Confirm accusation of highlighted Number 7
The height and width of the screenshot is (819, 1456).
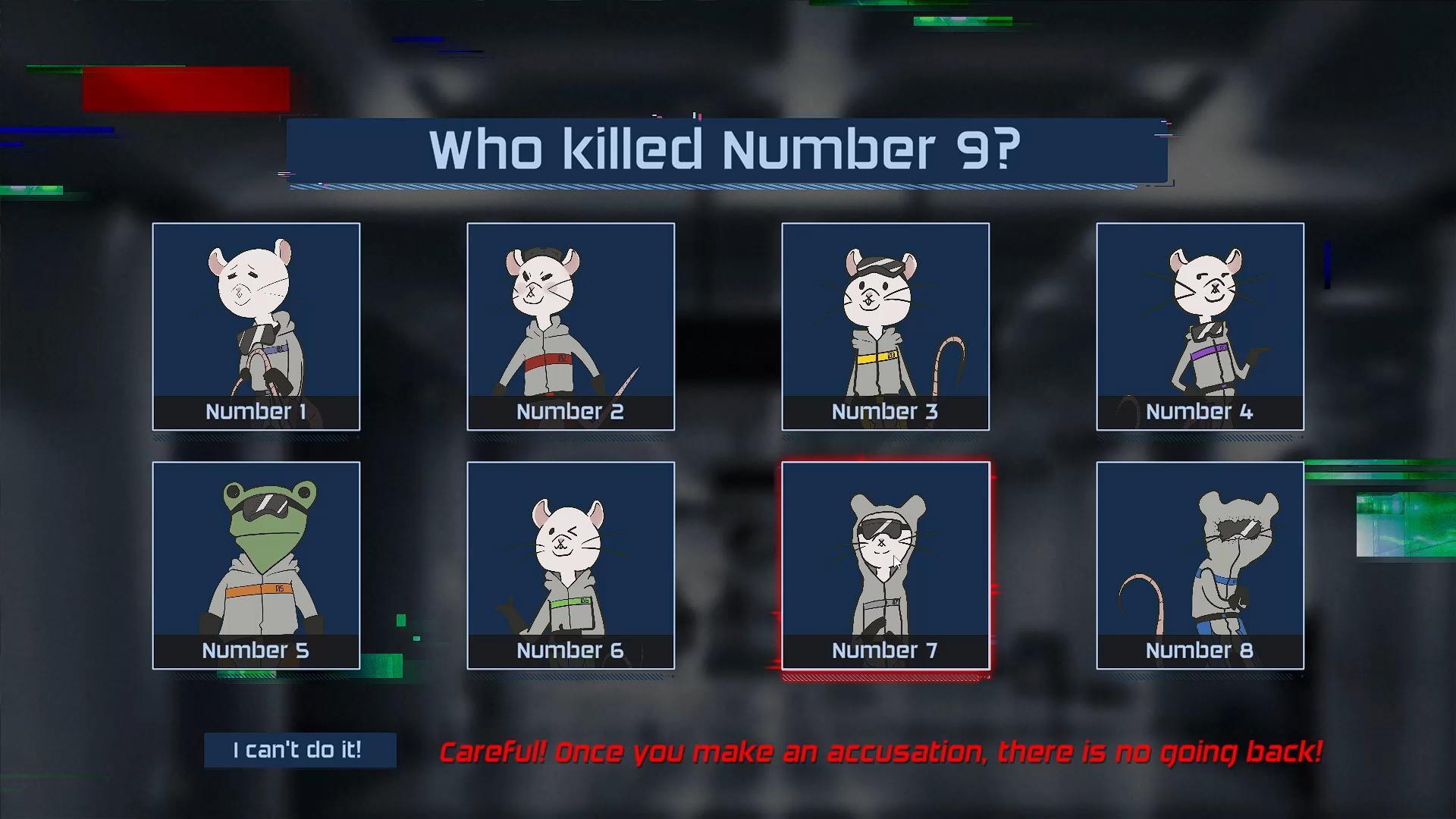coord(885,557)
